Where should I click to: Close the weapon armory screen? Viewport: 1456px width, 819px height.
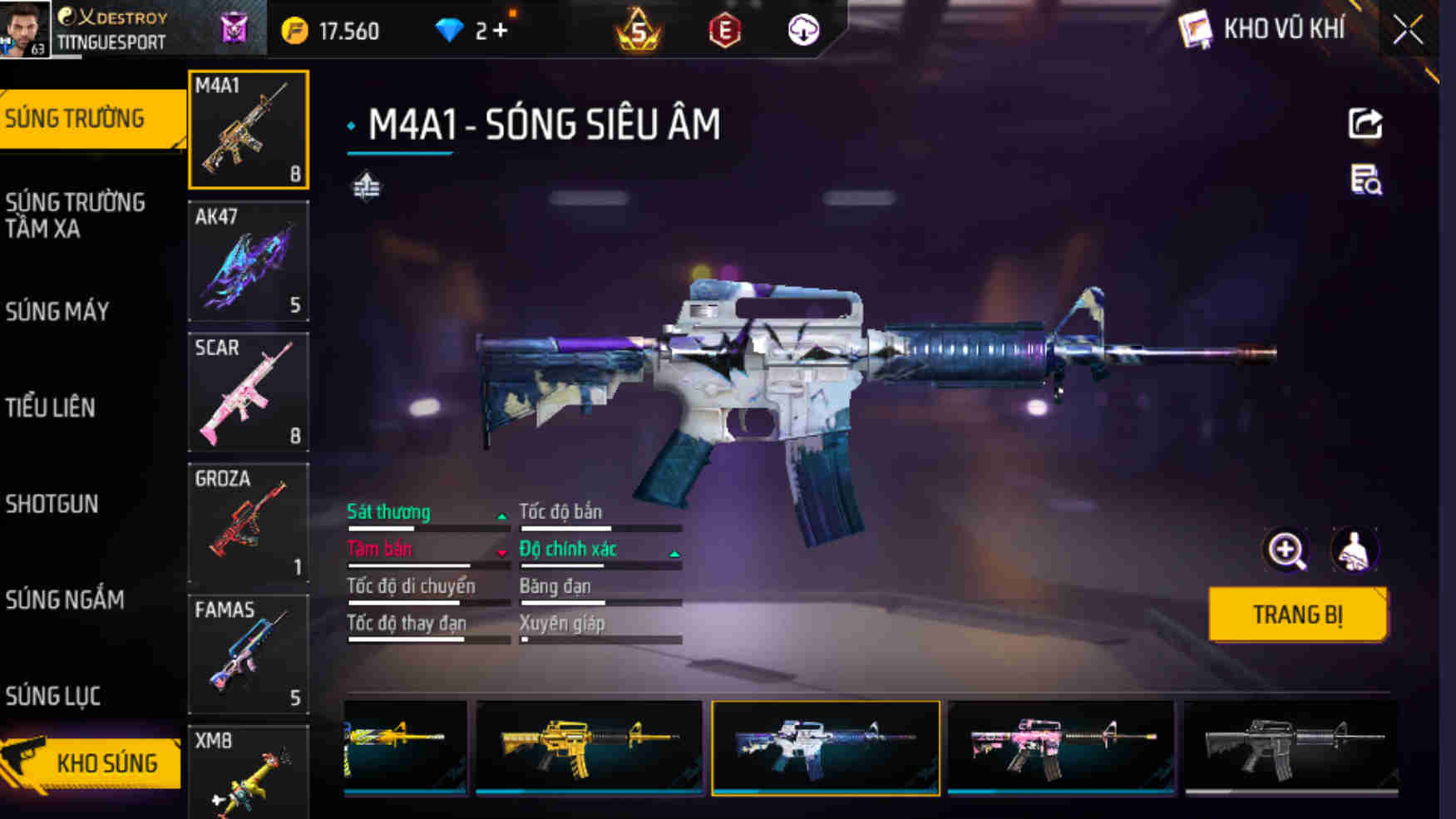[x=1408, y=31]
